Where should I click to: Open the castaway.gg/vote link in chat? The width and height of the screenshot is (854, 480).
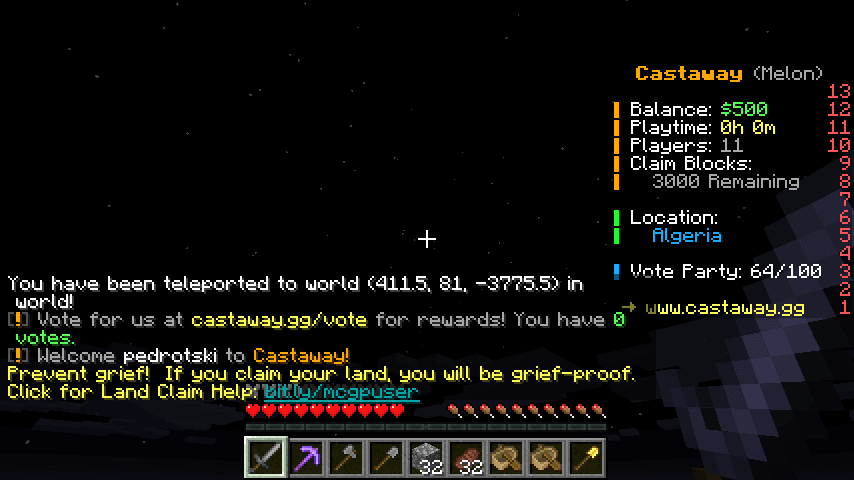pos(279,320)
